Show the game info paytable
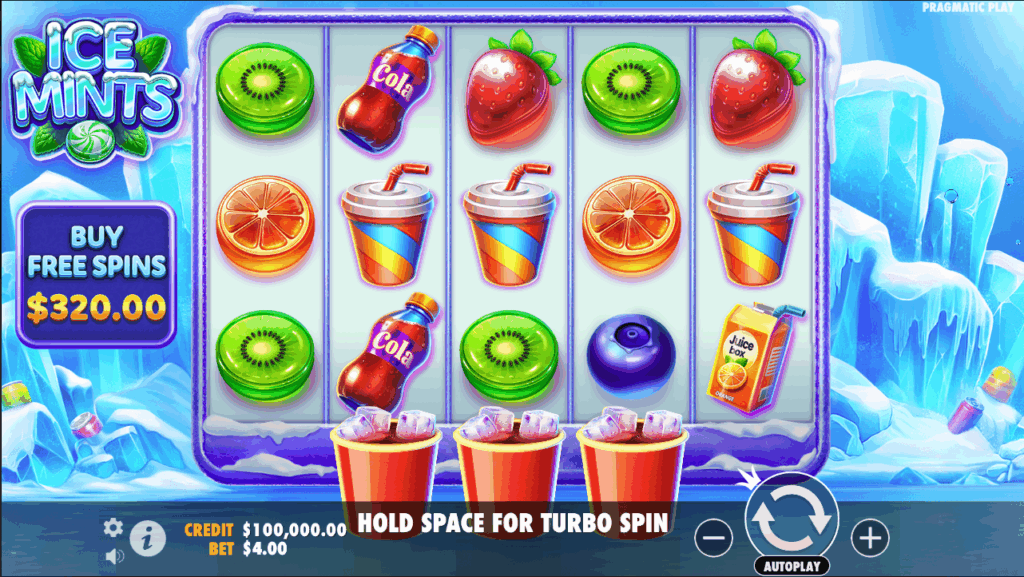The height and width of the screenshot is (577, 1024). pyautogui.click(x=147, y=538)
